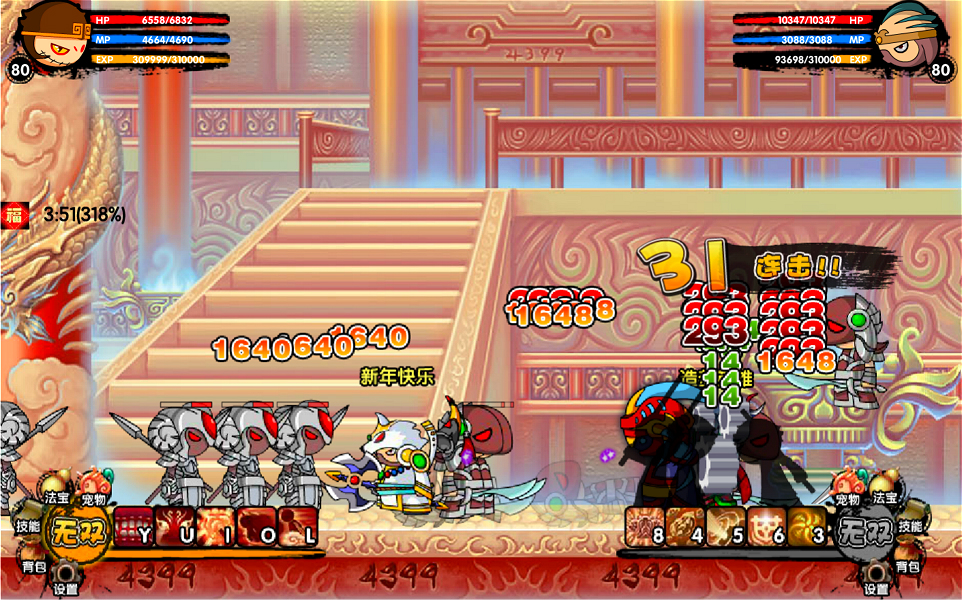Viewport: 962px width, 600px height.
Task: Use player two's skill marked 5
Action: 727,527
